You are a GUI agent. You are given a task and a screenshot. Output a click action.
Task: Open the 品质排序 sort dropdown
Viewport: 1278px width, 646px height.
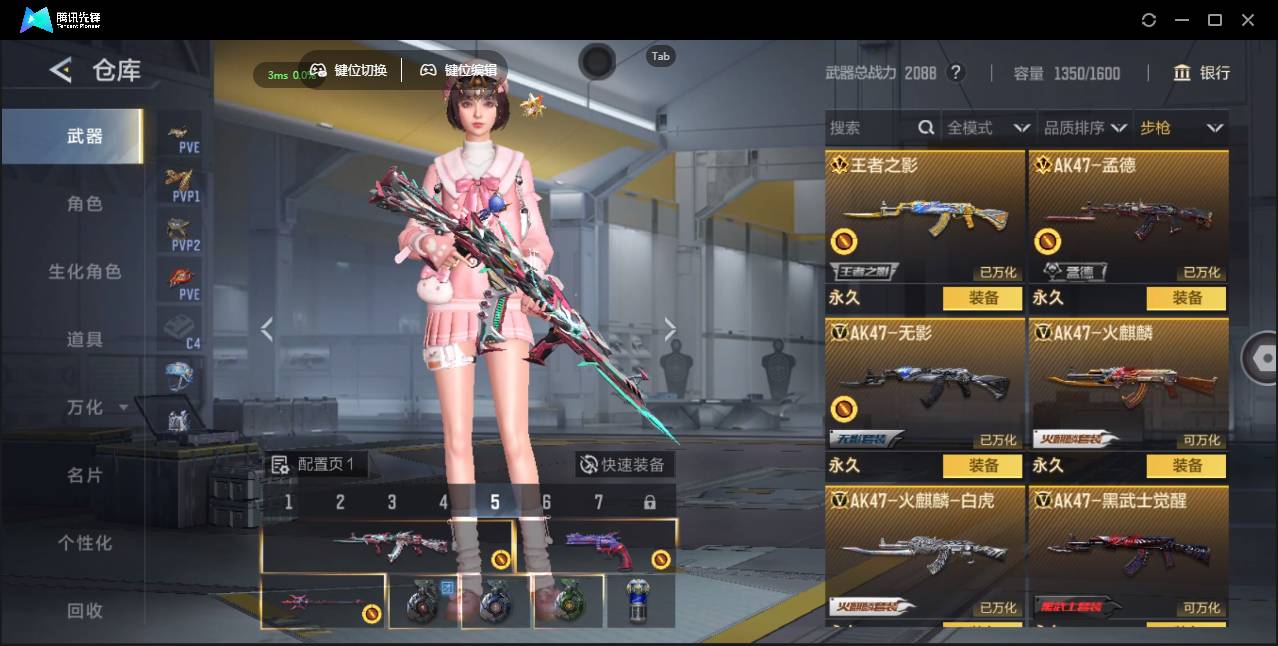click(x=1085, y=128)
